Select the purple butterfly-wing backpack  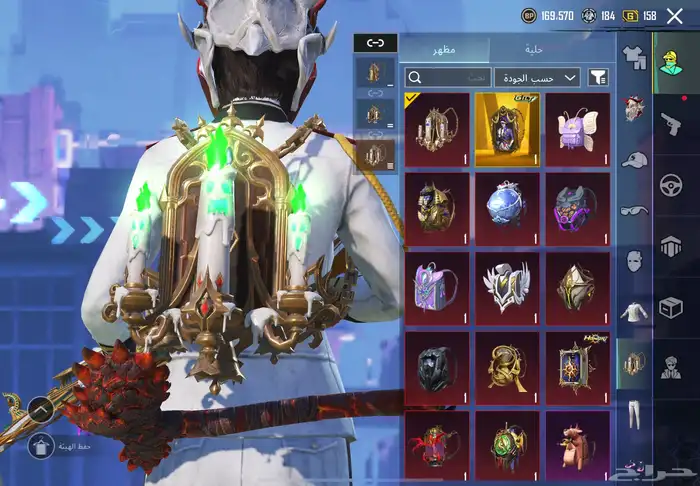pyautogui.click(x=577, y=129)
